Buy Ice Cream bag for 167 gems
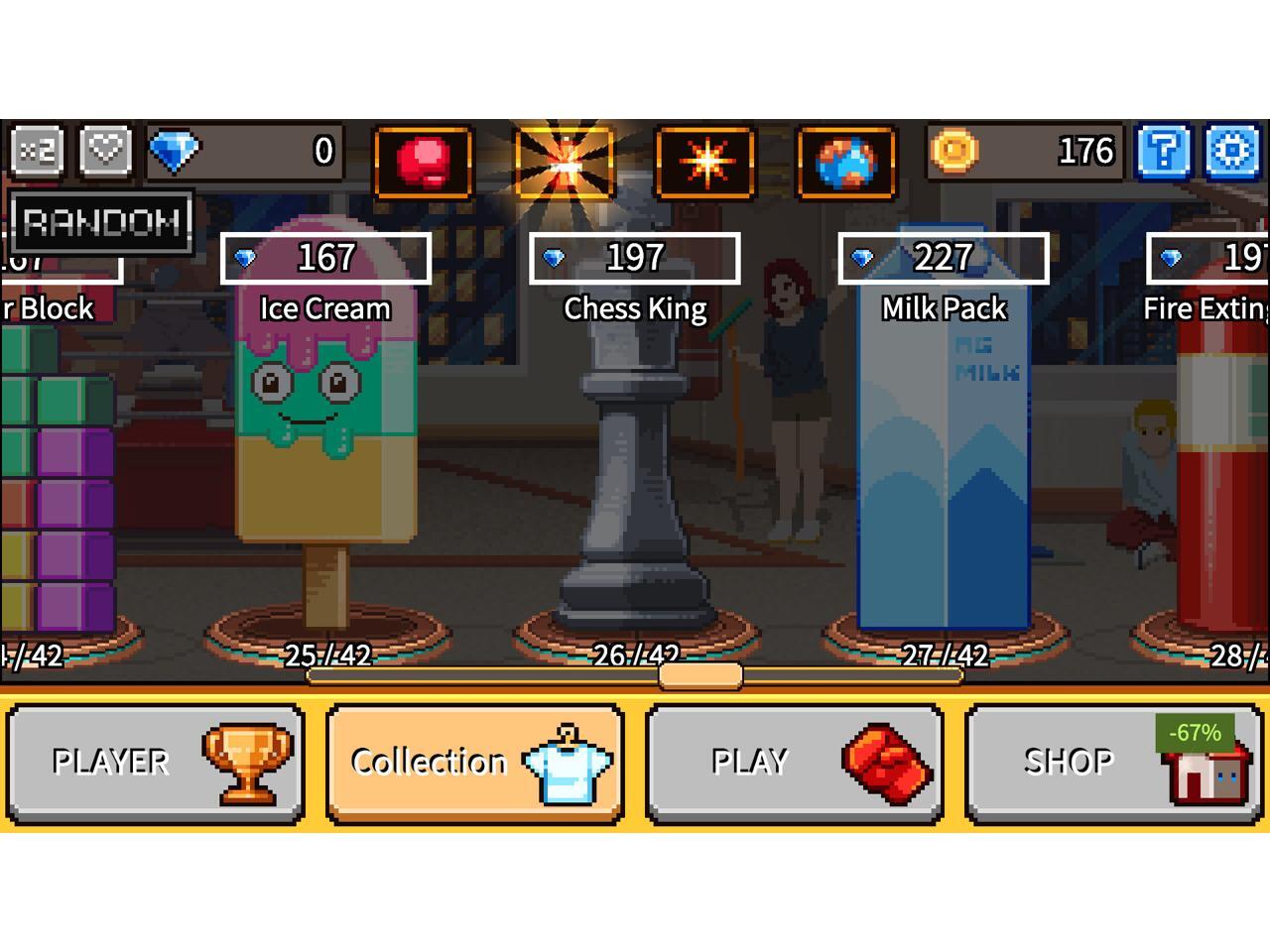The width and height of the screenshot is (1270, 952). pyautogui.click(x=325, y=259)
